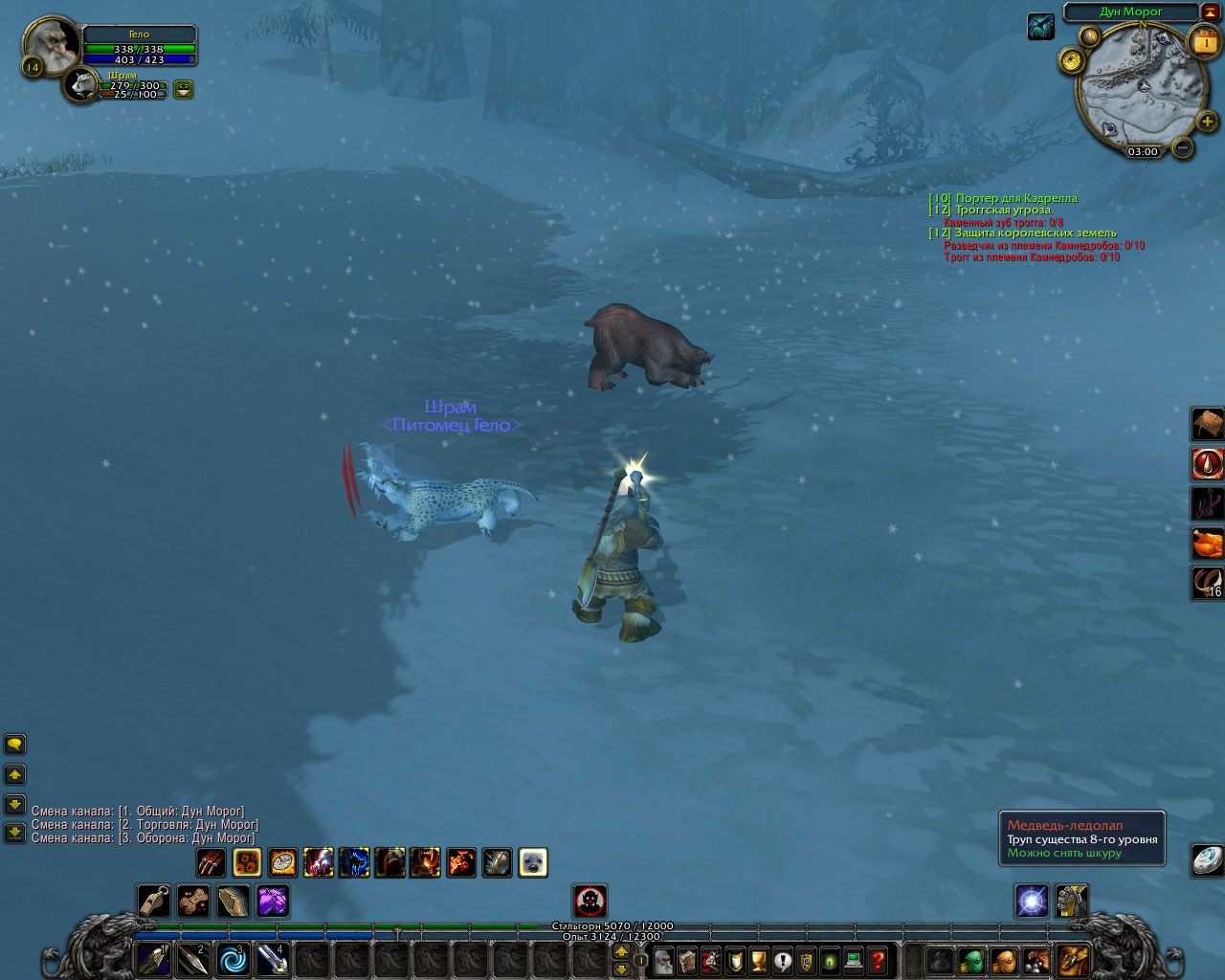The width and height of the screenshot is (1225, 980).
Task: Select the pet Шрам portrait
Action: click(83, 85)
